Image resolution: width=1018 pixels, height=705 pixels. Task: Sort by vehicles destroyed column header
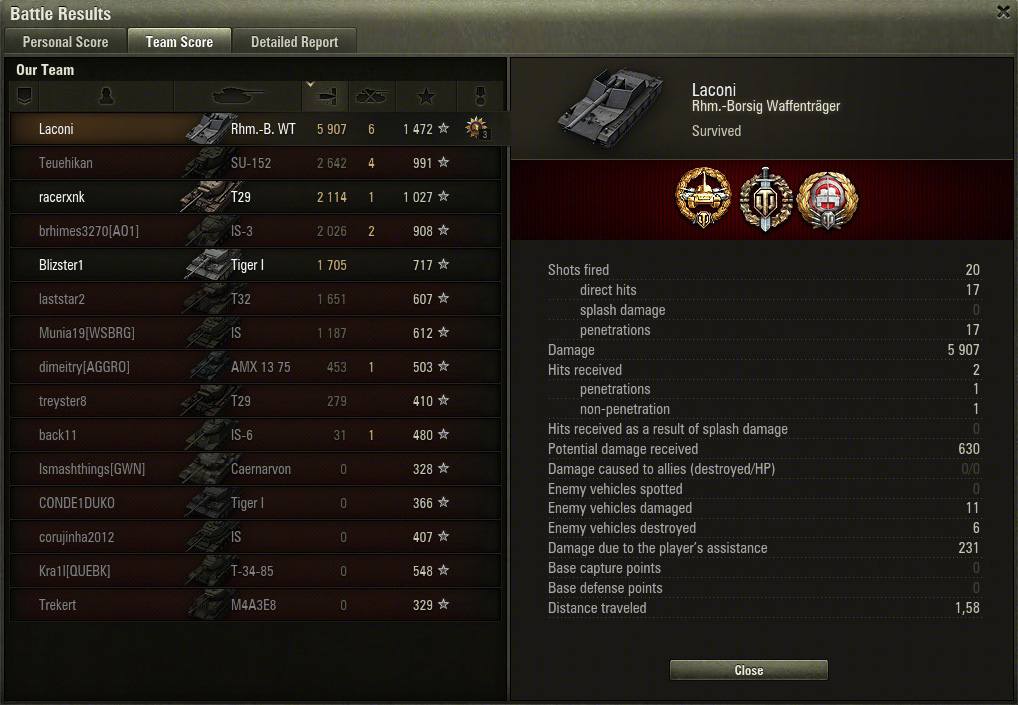371,96
